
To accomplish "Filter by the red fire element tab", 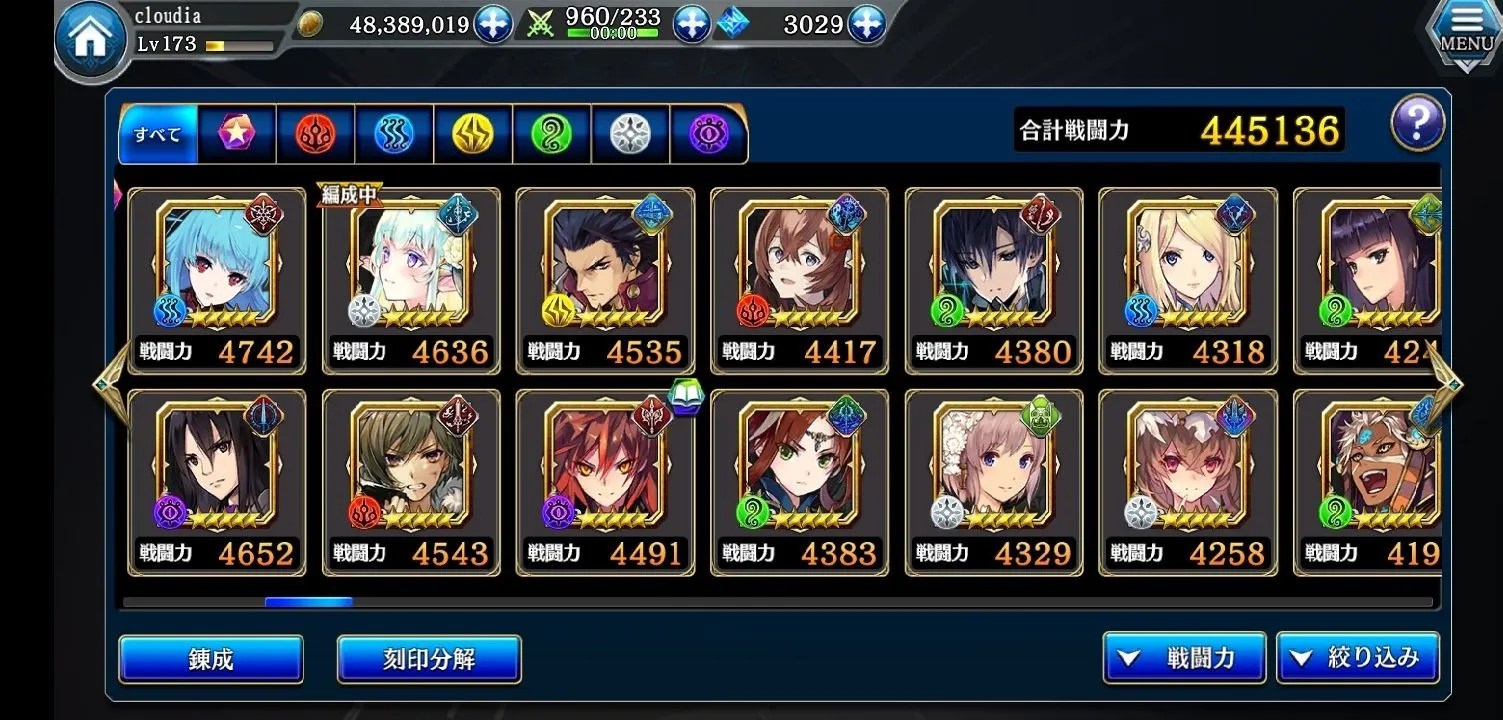I will 315,134.
